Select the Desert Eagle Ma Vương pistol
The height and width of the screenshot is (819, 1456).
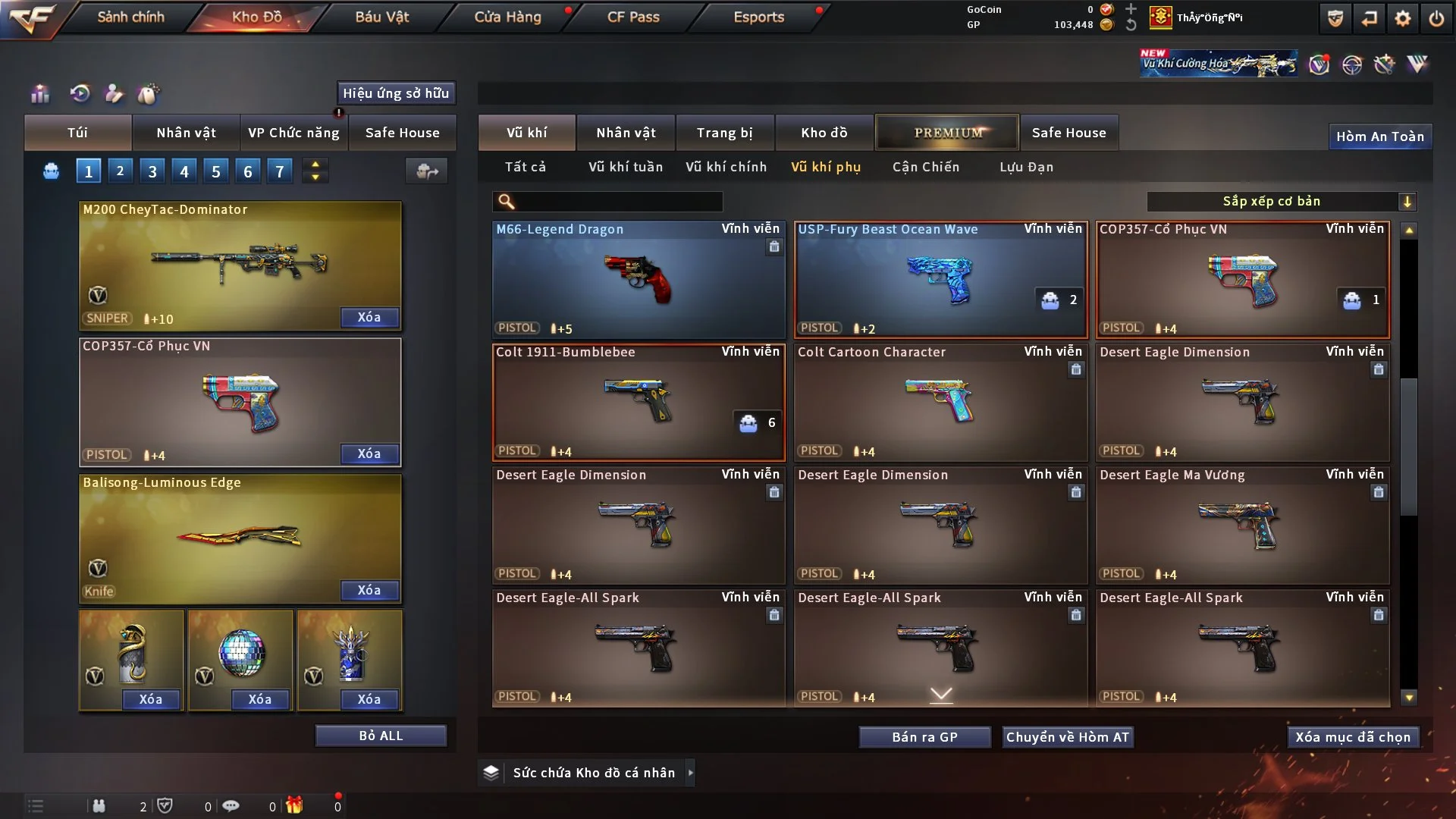point(1242,525)
